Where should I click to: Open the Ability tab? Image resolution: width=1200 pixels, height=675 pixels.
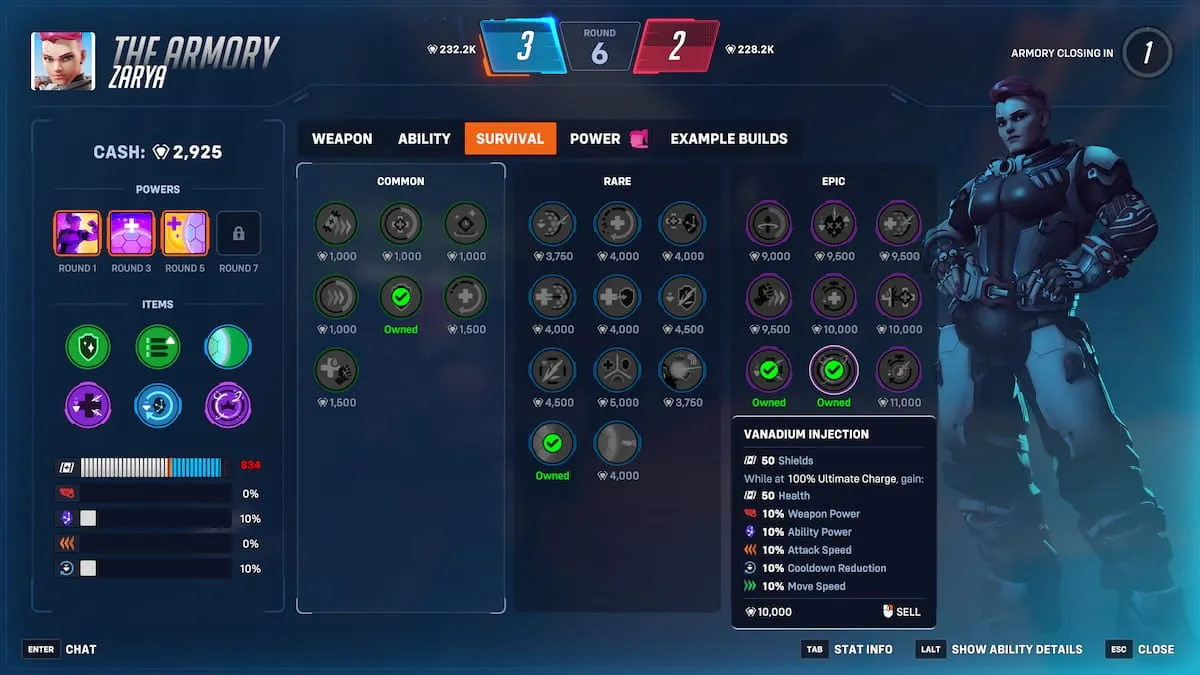(424, 139)
